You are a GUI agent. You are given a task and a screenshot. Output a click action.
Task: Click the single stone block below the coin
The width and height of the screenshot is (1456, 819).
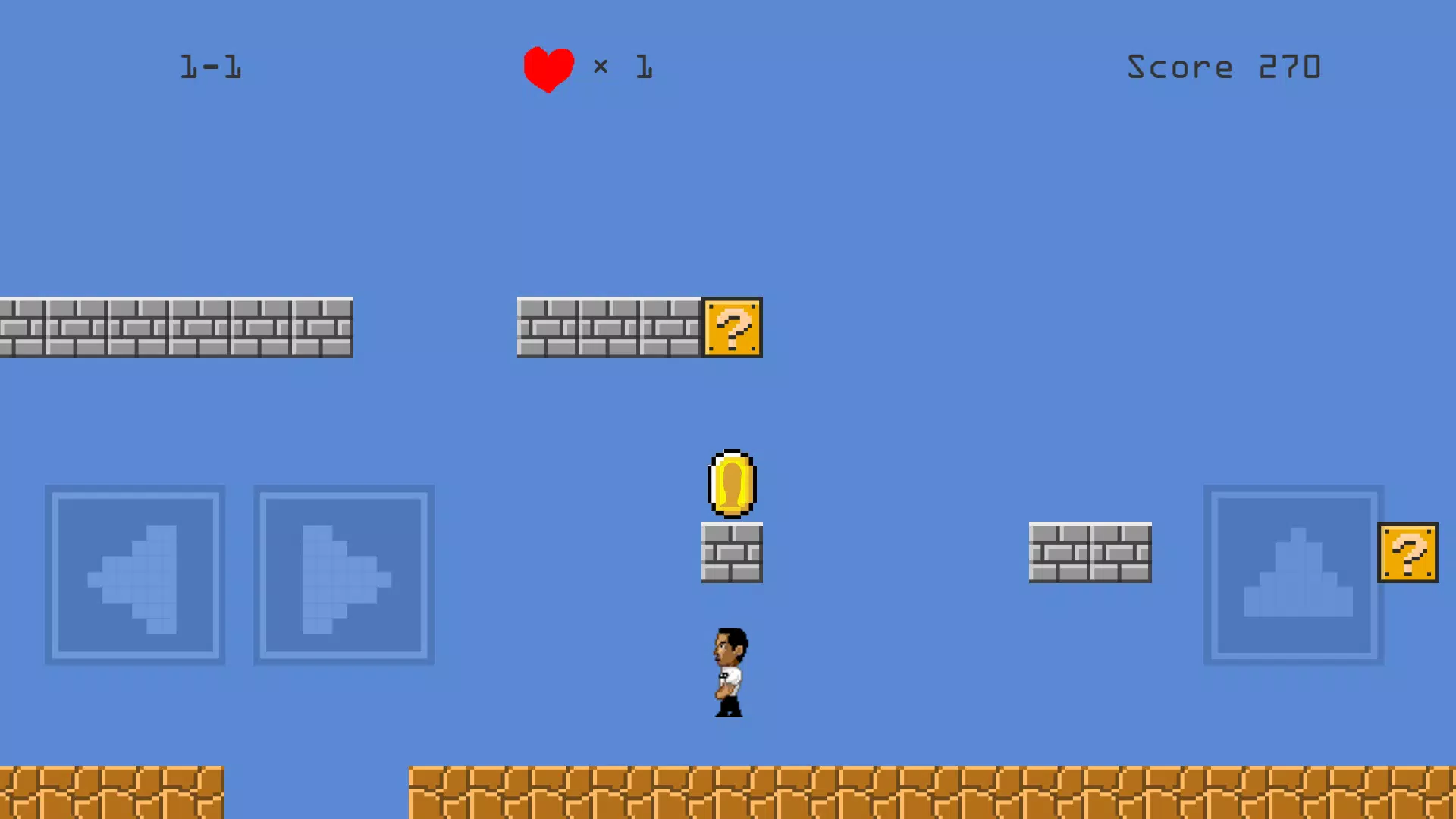(x=730, y=551)
